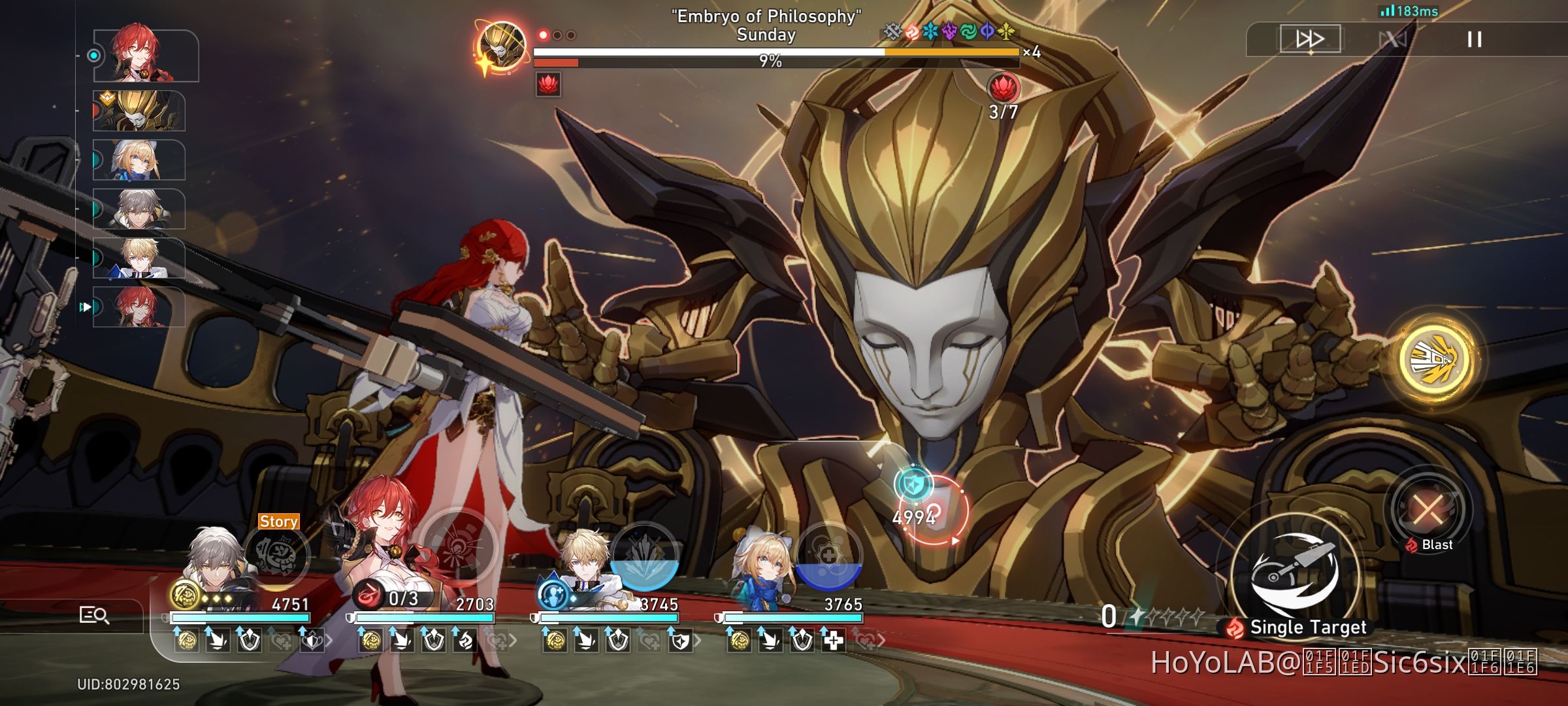Select the top red-haired portrait in the turn order
Screen dimensions: 1568x706
click(145, 56)
